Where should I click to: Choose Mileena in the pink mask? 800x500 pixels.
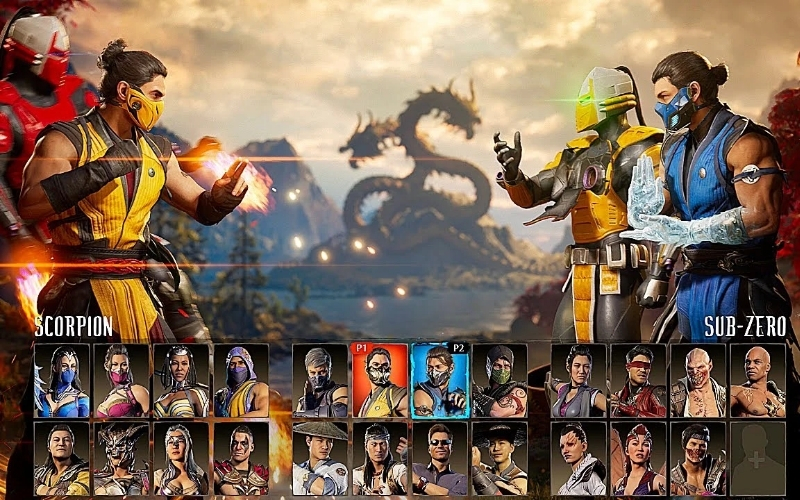point(122,381)
